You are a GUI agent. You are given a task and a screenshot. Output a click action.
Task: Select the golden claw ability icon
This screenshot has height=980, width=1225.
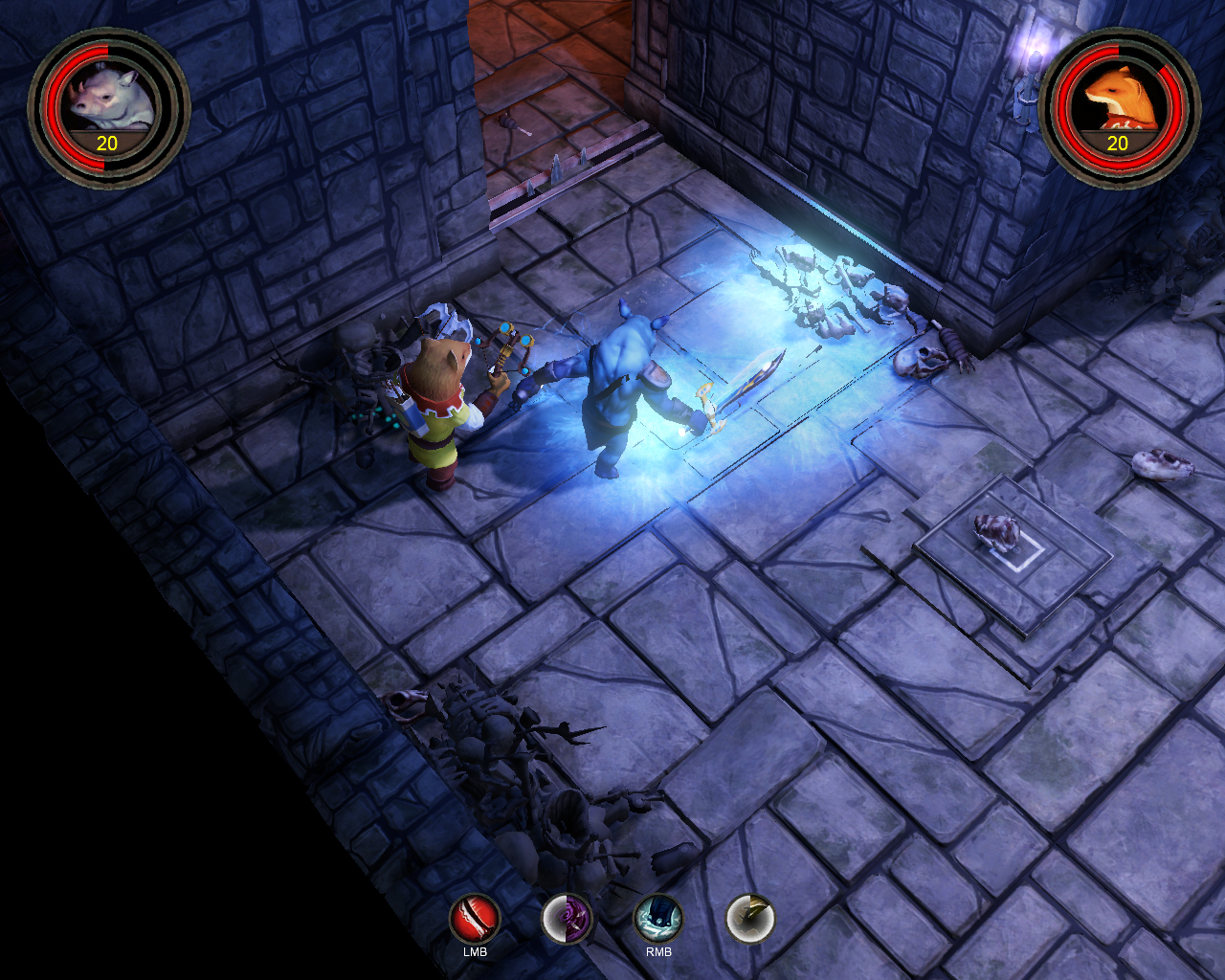pyautogui.click(x=750, y=920)
